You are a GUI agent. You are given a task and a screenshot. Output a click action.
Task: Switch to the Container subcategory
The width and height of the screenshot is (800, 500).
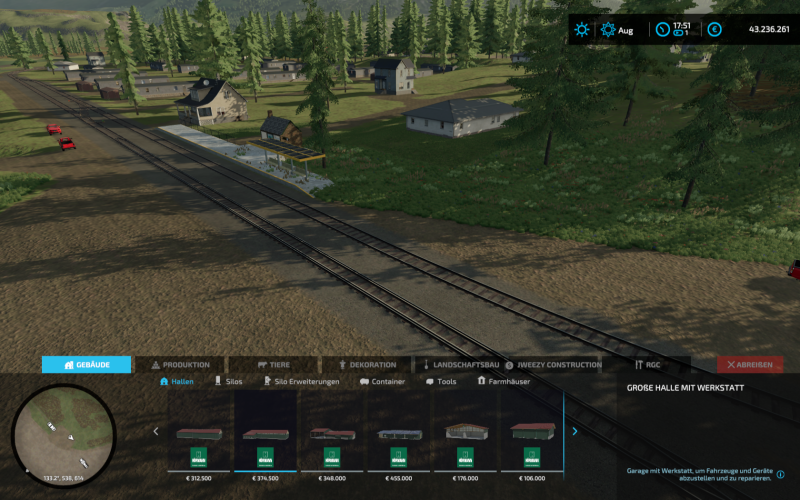[x=382, y=382]
